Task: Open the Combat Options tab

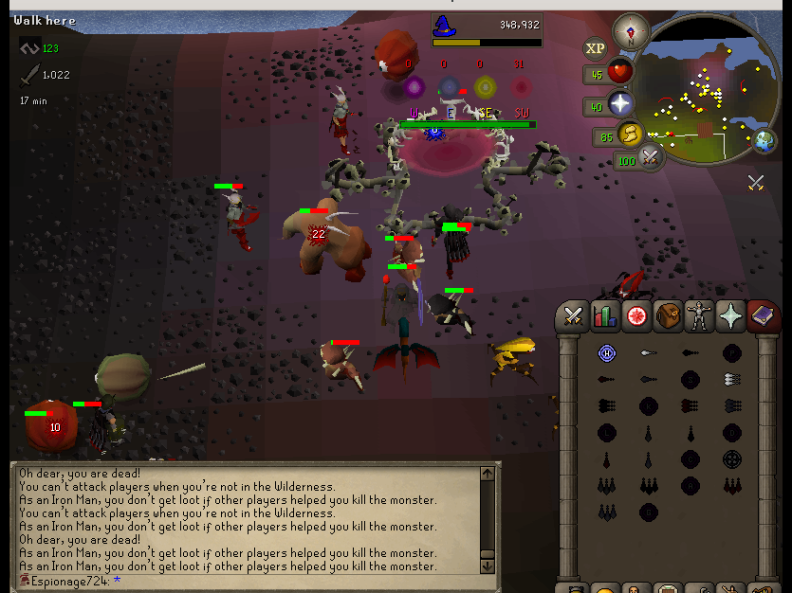Action: pos(573,317)
